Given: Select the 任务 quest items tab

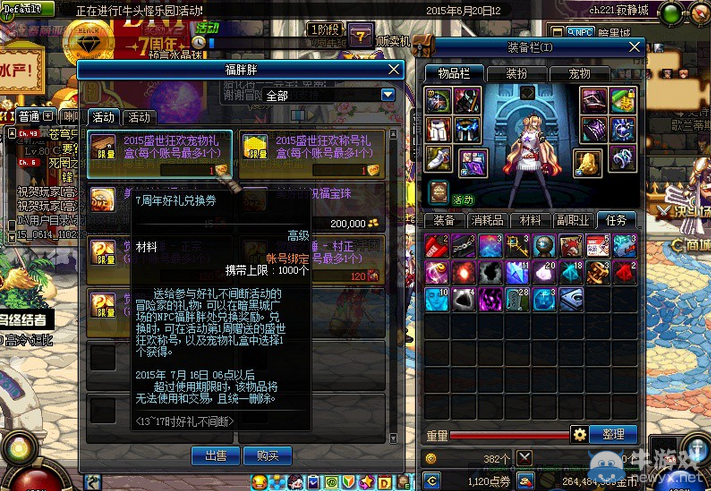Looking at the screenshot, I should pos(616,220).
